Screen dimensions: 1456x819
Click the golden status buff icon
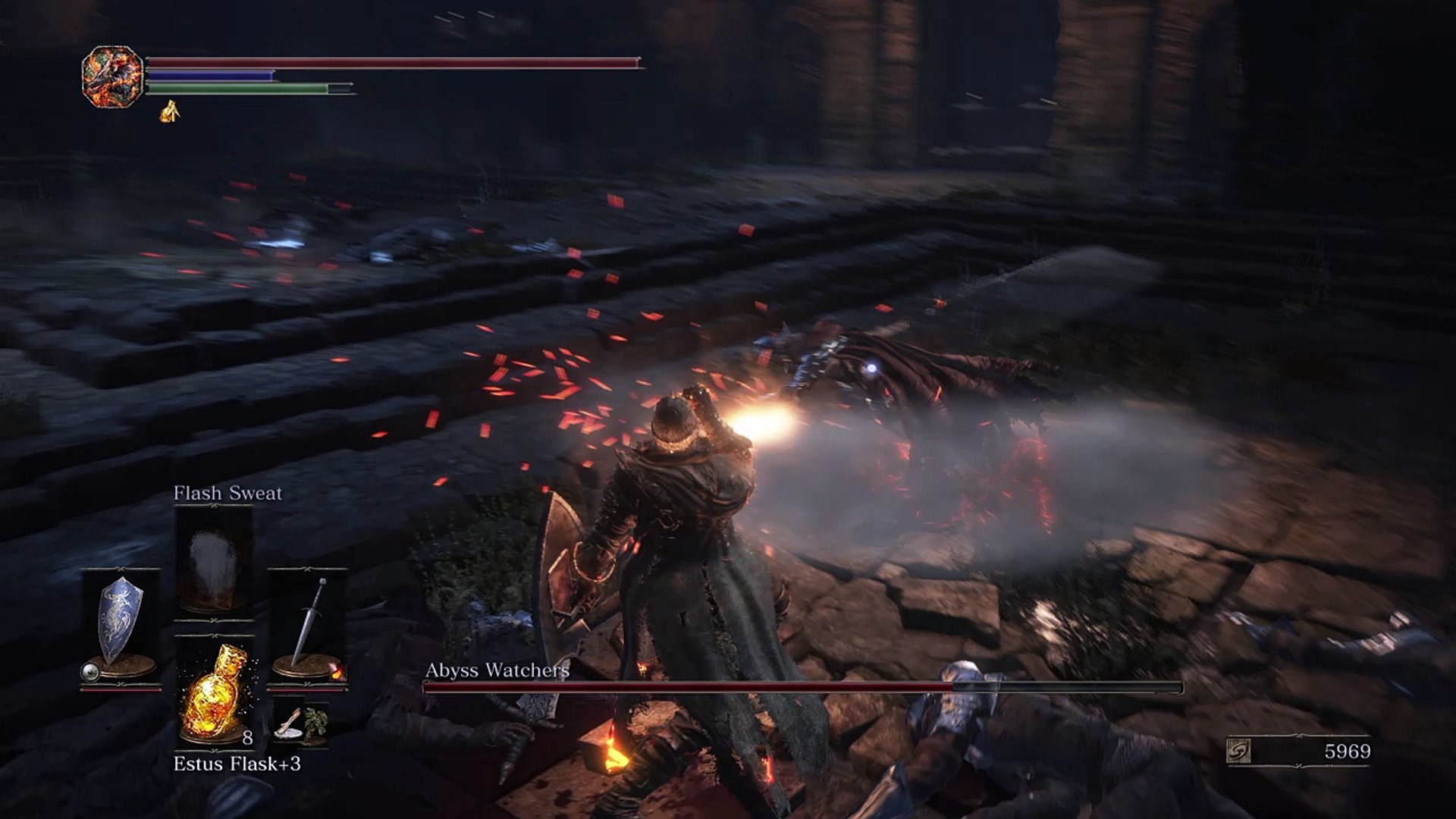click(170, 112)
